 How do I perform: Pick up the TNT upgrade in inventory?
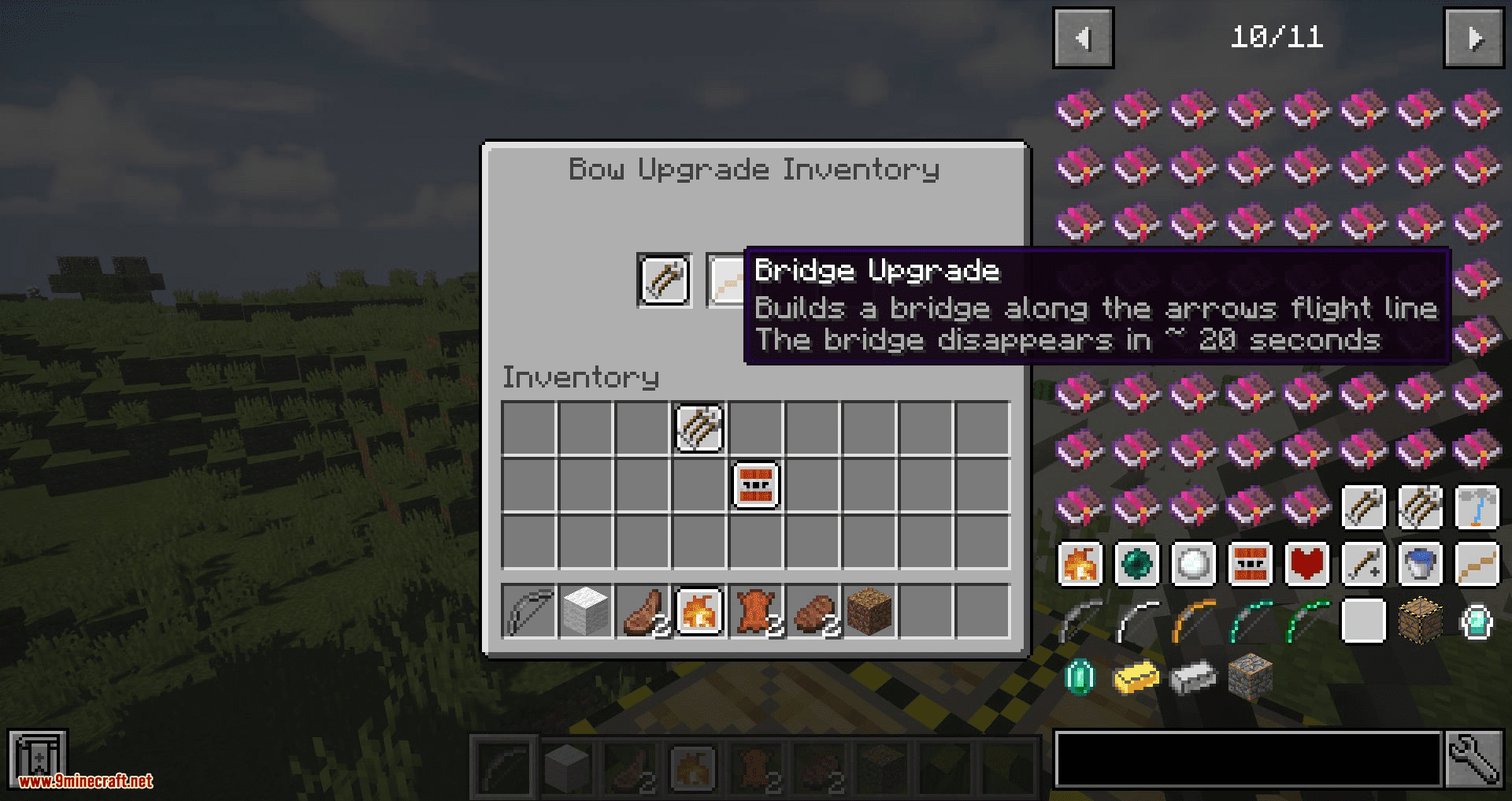[756, 485]
